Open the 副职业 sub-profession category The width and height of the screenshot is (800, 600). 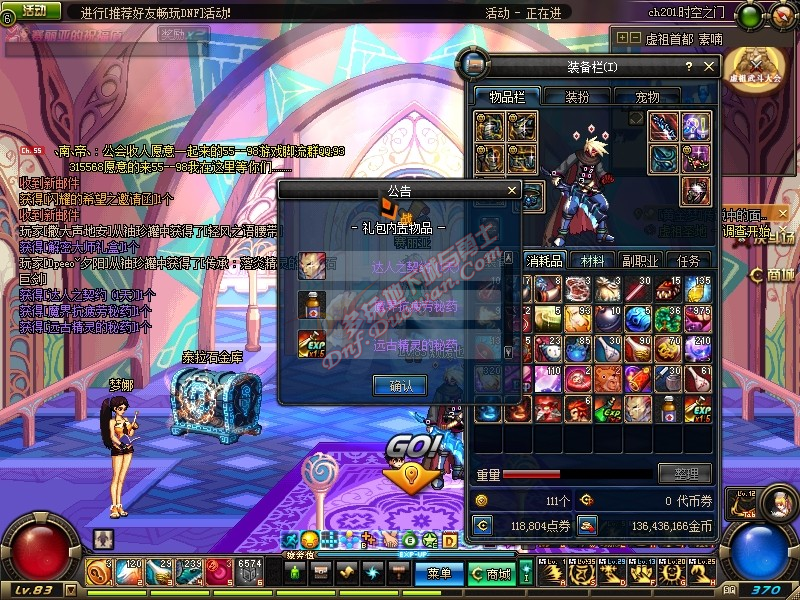pos(641,260)
